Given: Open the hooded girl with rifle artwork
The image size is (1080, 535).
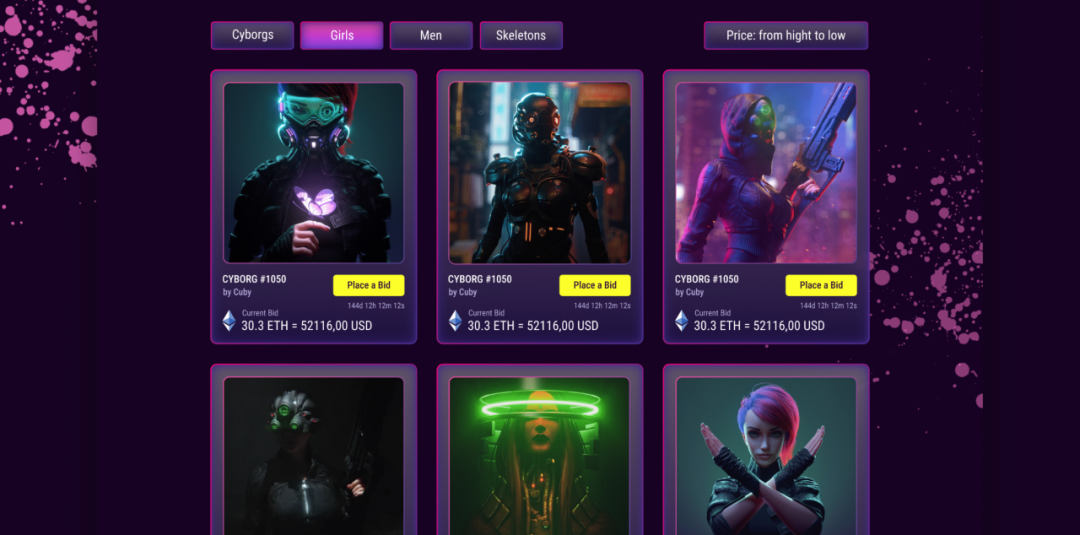Looking at the screenshot, I should pos(766,173).
